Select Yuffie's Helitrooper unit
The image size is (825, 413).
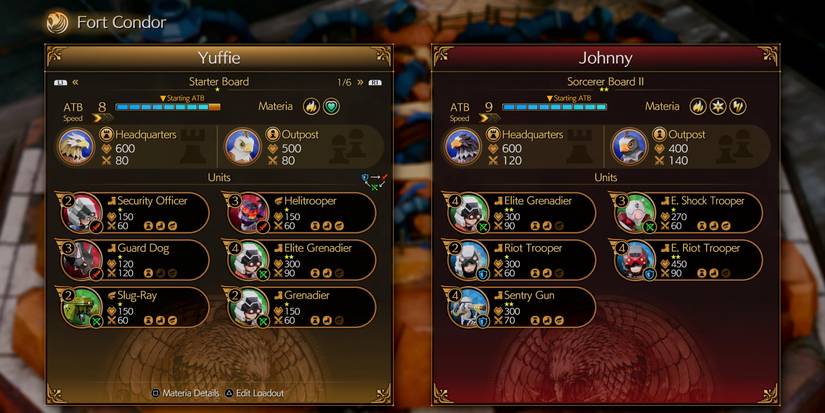point(300,211)
